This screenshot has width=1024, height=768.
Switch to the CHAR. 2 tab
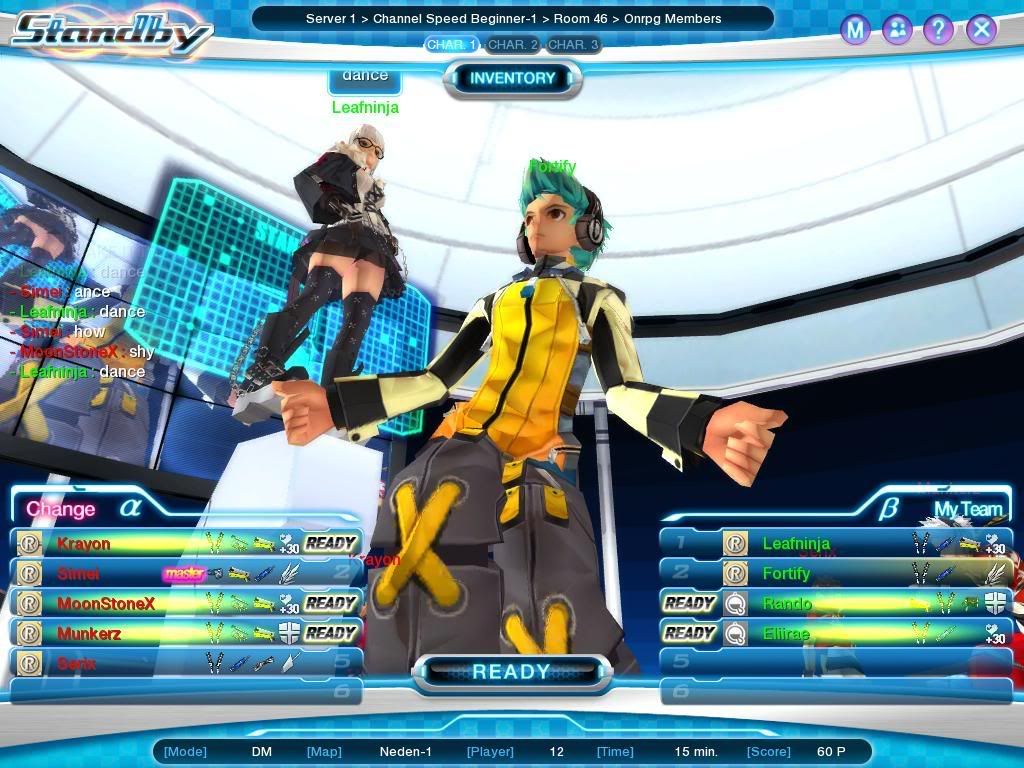pos(513,45)
